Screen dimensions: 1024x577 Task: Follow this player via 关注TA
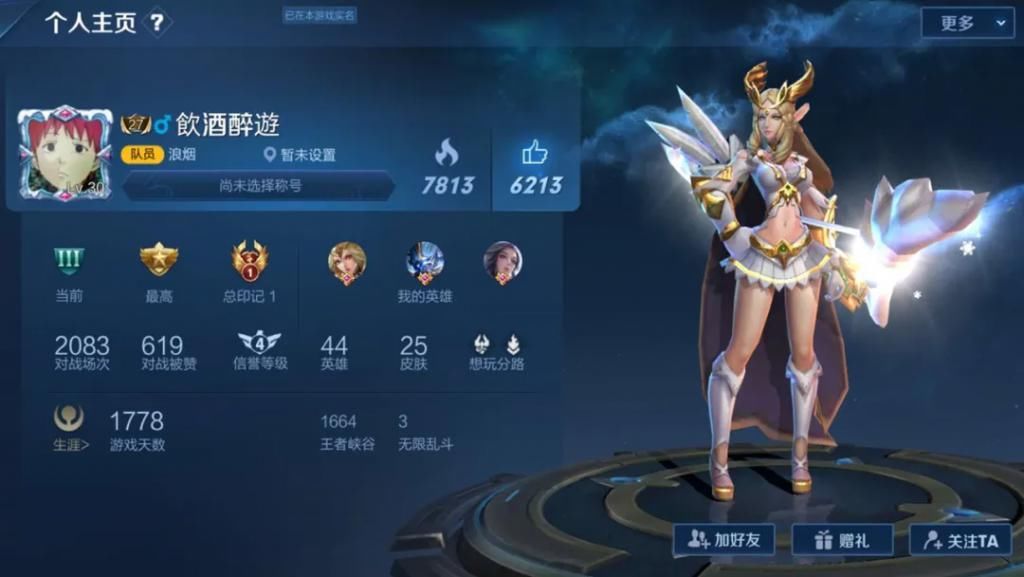tap(960, 540)
